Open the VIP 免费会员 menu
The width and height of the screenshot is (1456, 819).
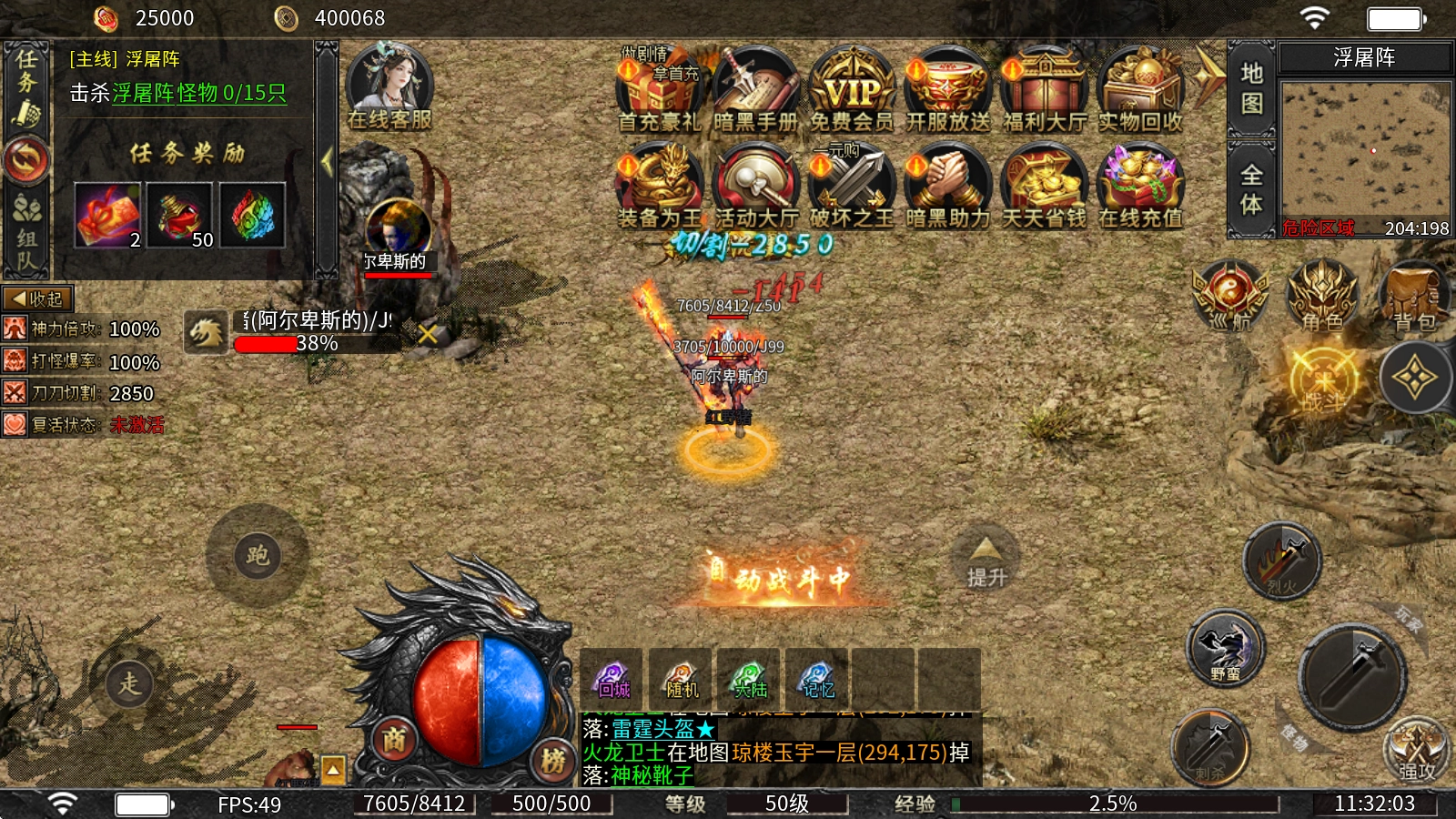pos(852,91)
